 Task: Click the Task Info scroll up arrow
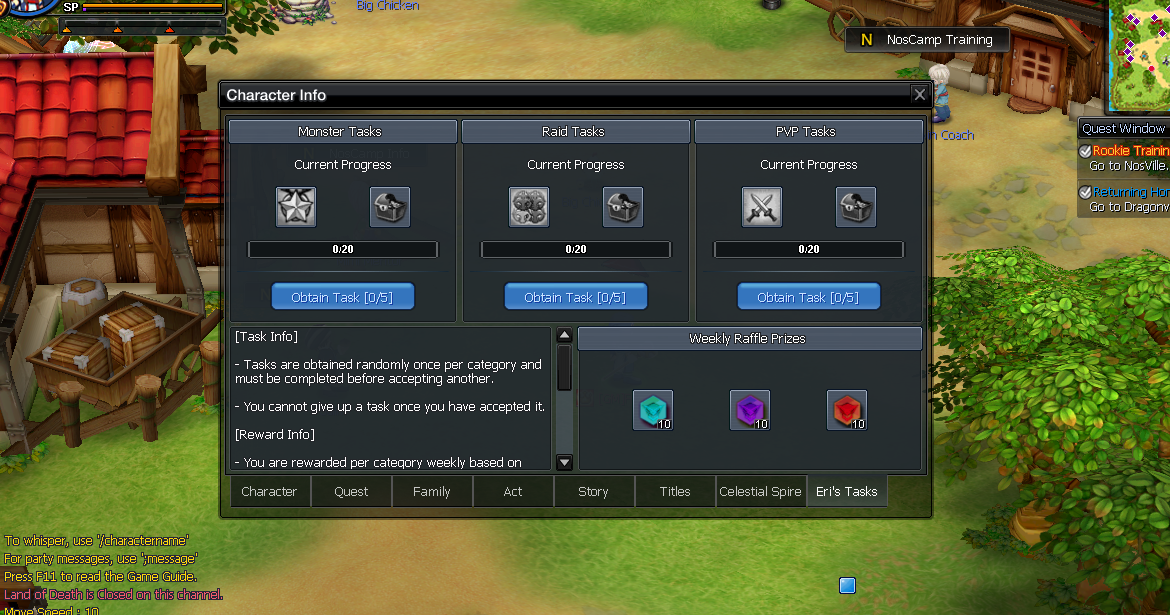point(564,336)
